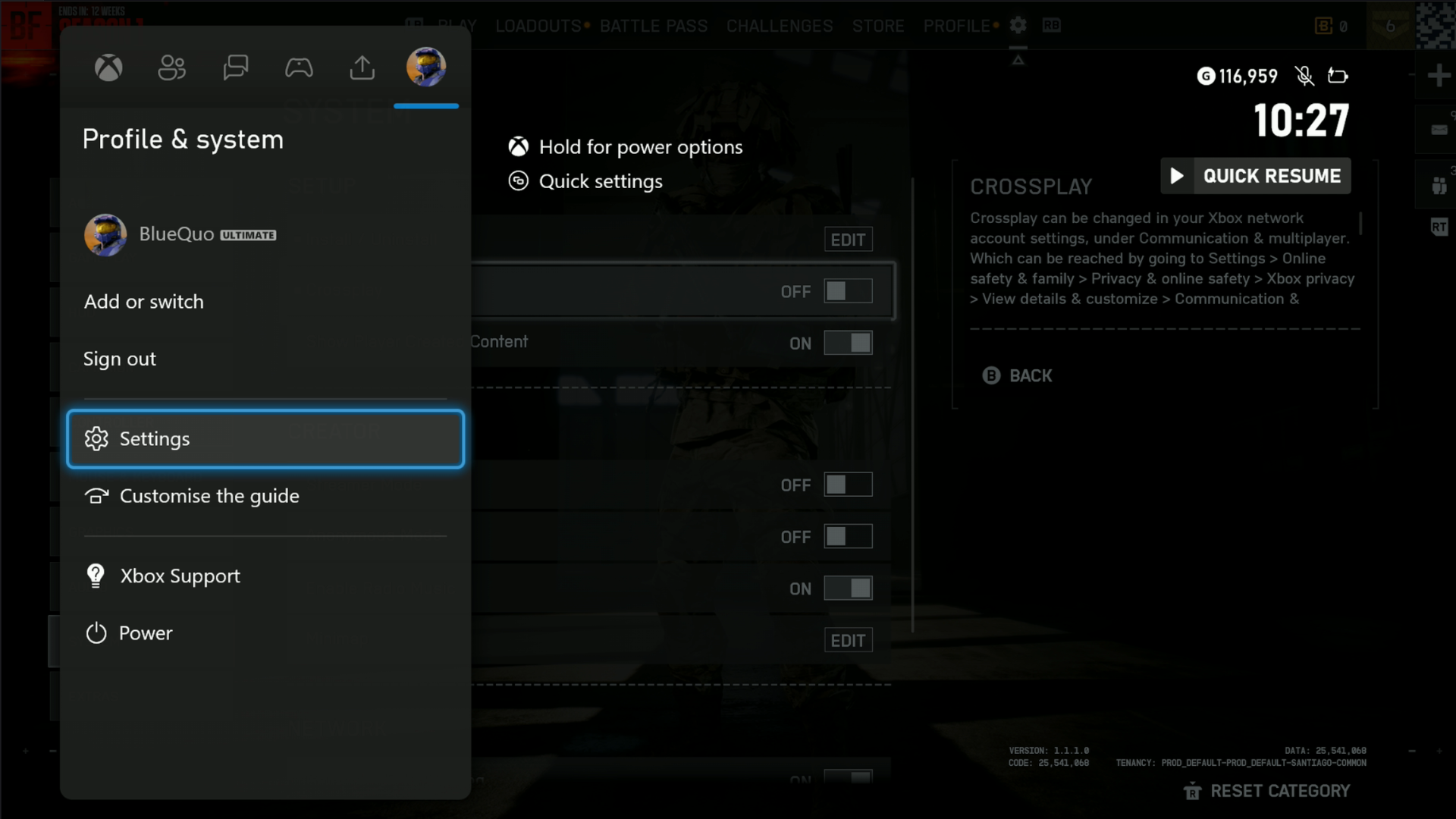Open the Parties & chats guide tab
The image size is (1456, 819).
point(236,67)
